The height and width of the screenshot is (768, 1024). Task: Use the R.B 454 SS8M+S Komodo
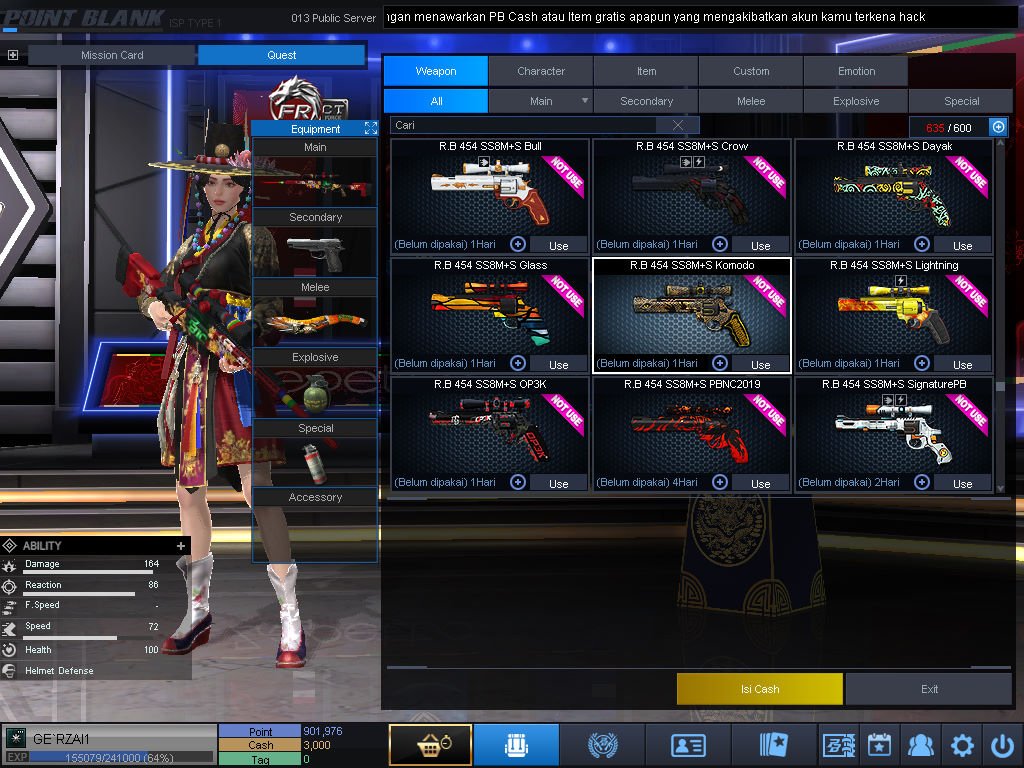[760, 365]
